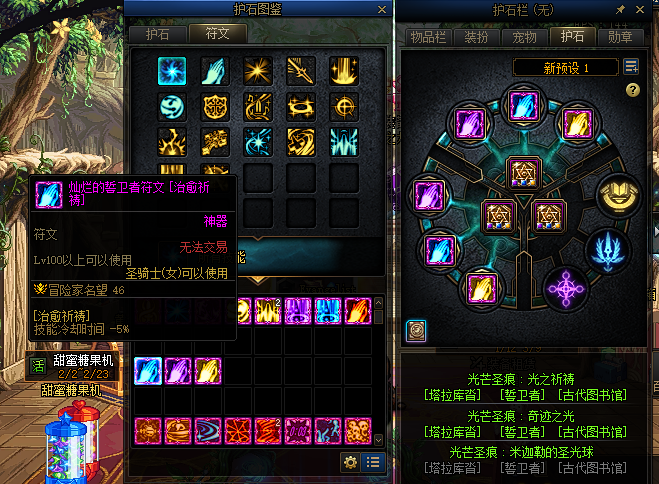Switch to the 护石 tab in 护石图鉴

coord(157,33)
